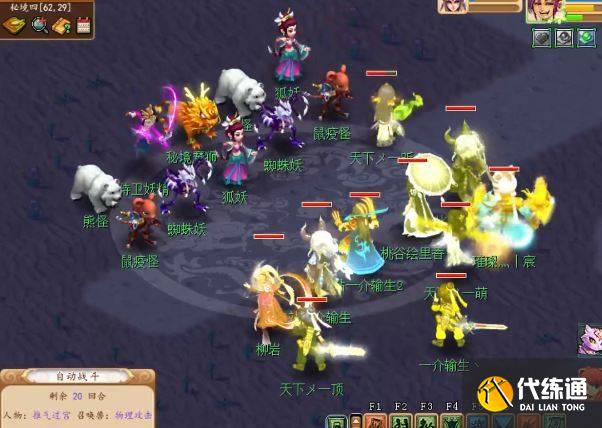Viewport: 602px width, 428px height.
Task: Click the green gem status icon
Action: tap(586, 38)
